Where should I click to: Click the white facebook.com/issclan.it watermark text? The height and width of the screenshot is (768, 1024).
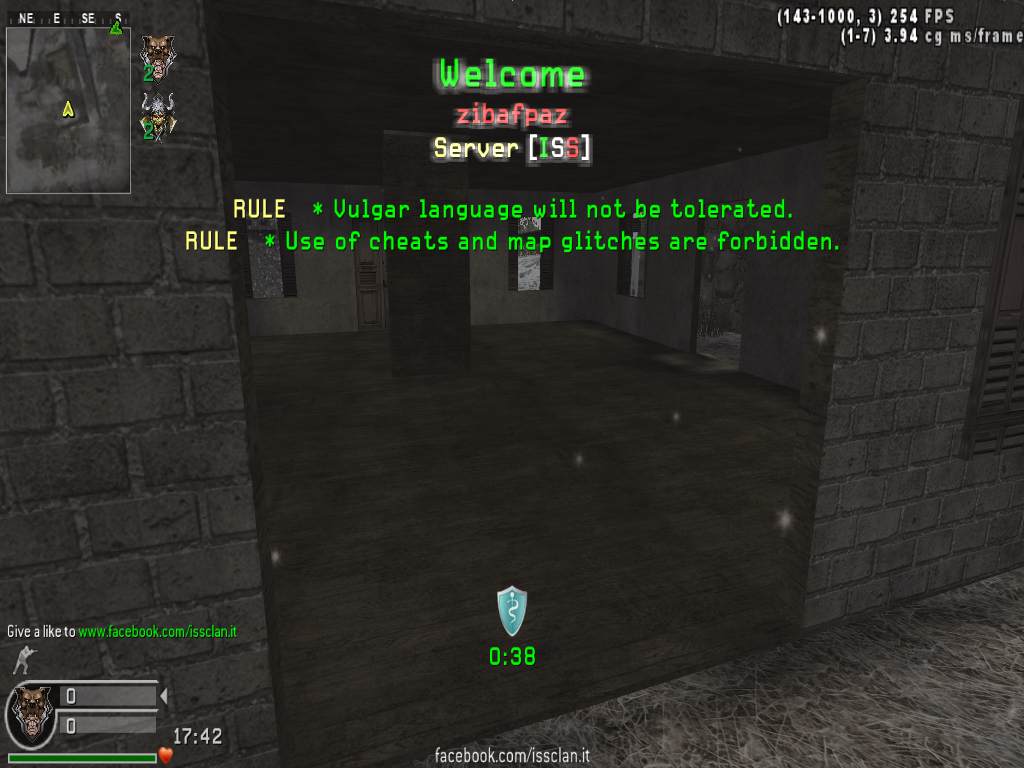[x=512, y=756]
